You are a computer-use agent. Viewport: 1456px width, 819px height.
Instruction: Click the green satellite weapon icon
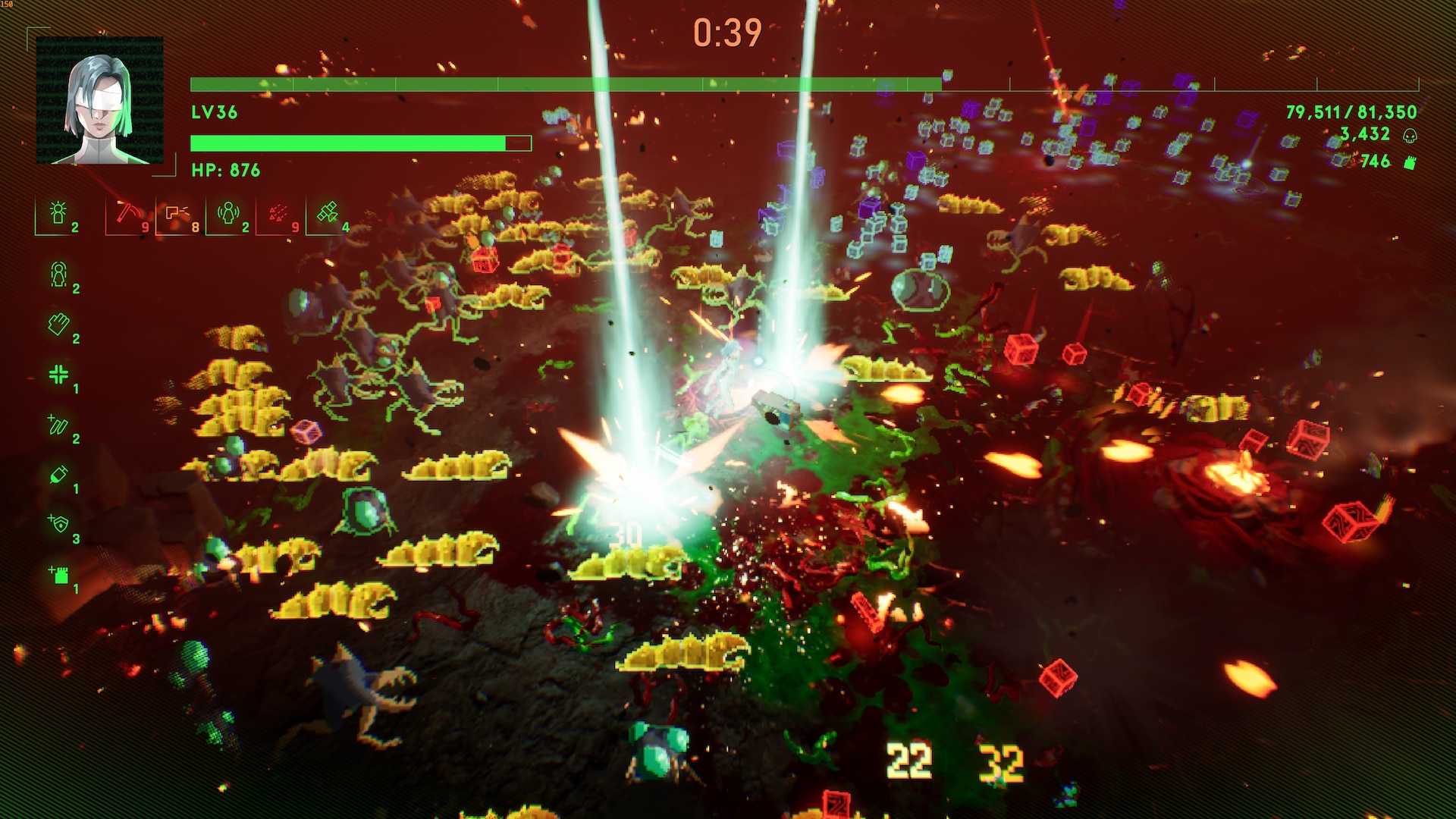pyautogui.click(x=328, y=213)
